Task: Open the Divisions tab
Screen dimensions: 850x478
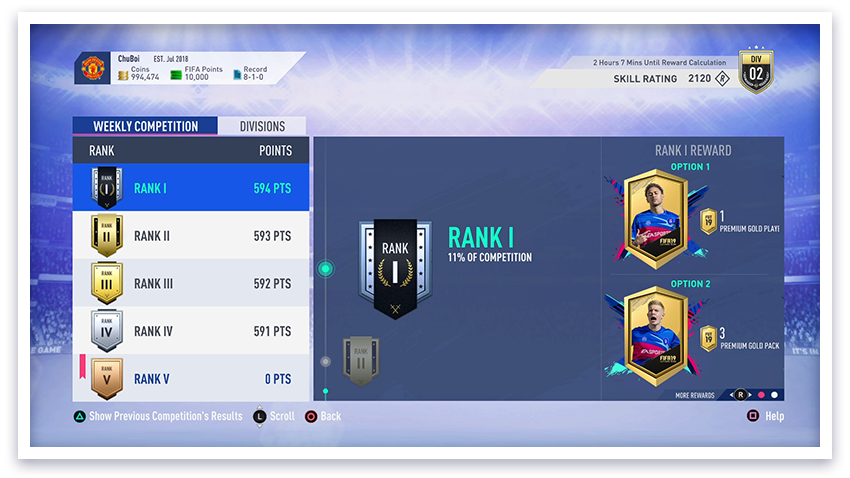Action: pos(262,127)
